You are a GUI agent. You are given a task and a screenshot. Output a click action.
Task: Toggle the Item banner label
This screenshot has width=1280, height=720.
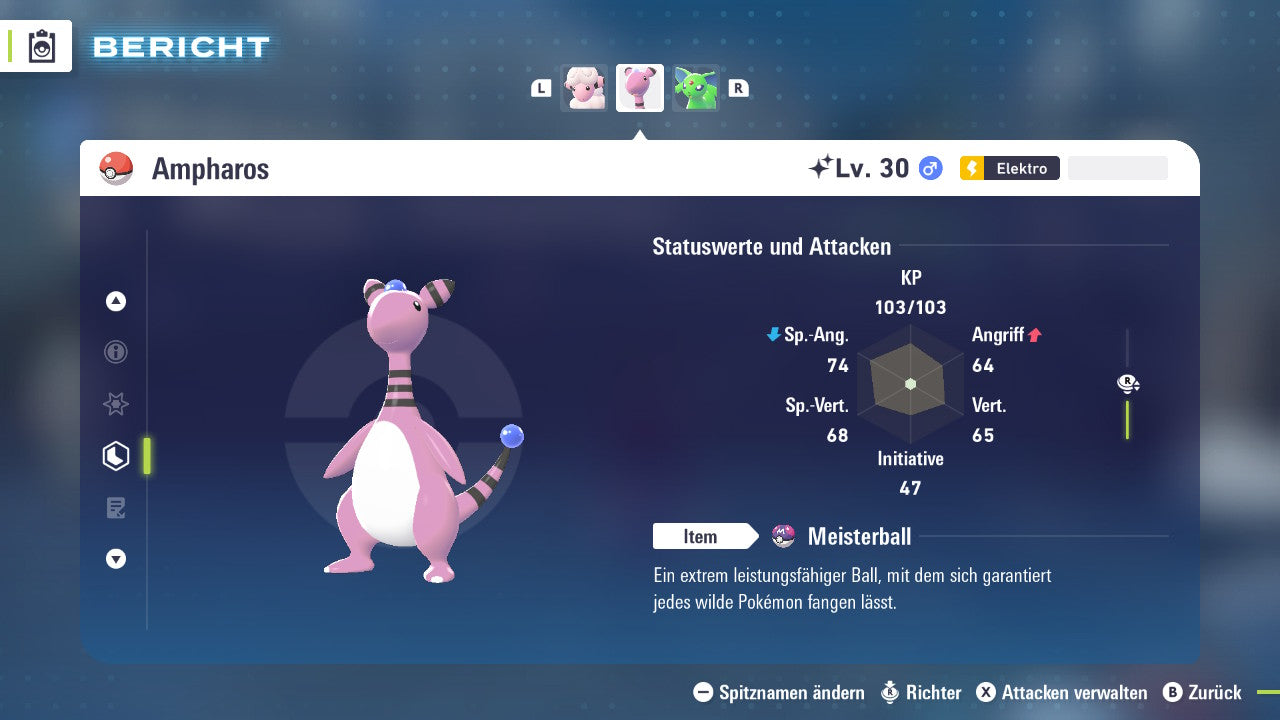(700, 536)
